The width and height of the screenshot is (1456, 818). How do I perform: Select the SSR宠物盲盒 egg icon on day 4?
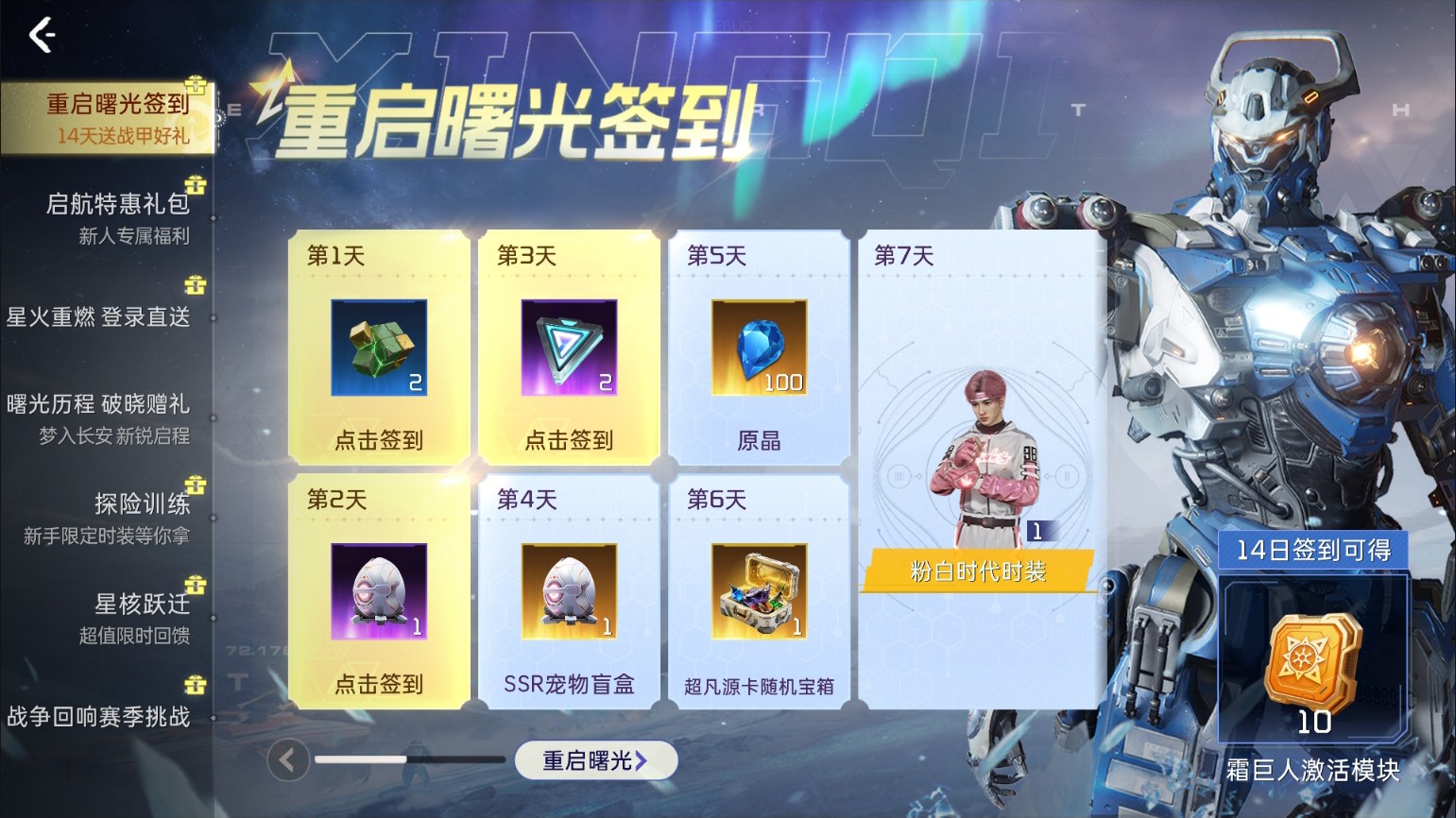(568, 592)
